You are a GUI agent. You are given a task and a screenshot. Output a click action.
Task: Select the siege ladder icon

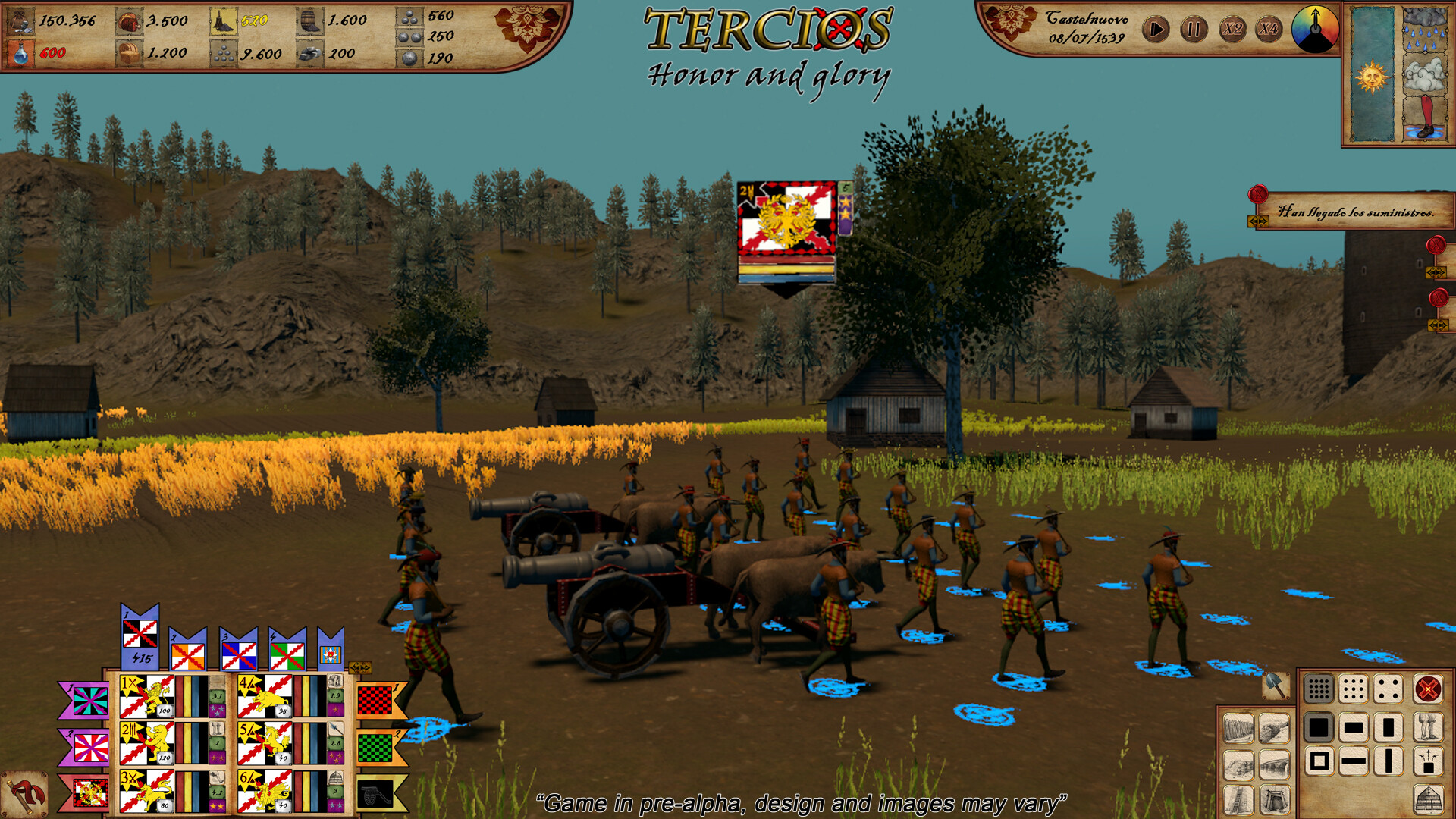(x=1238, y=799)
